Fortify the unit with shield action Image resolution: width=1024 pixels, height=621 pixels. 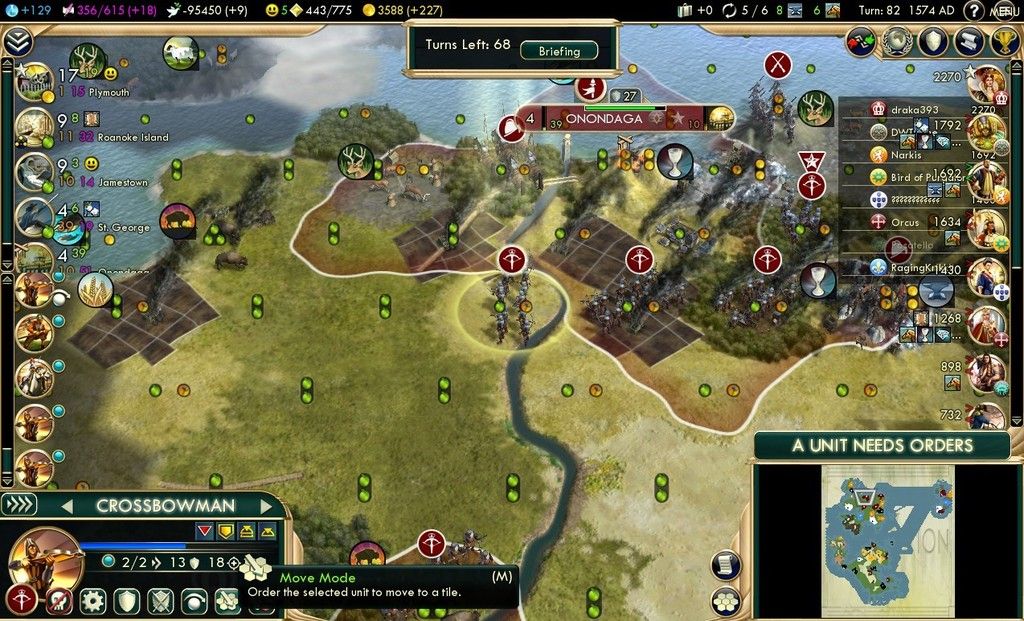126,601
